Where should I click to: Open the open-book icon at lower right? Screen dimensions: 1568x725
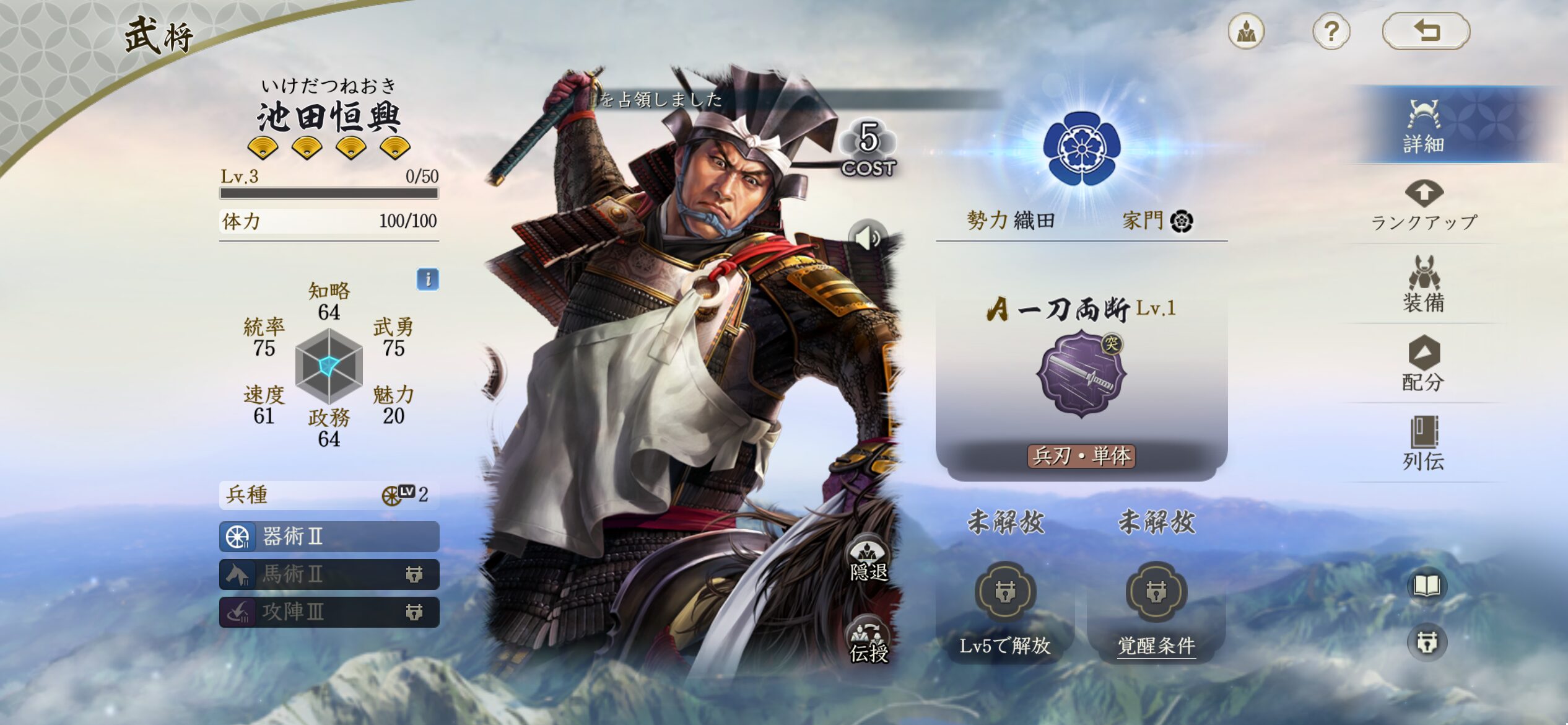point(1427,586)
